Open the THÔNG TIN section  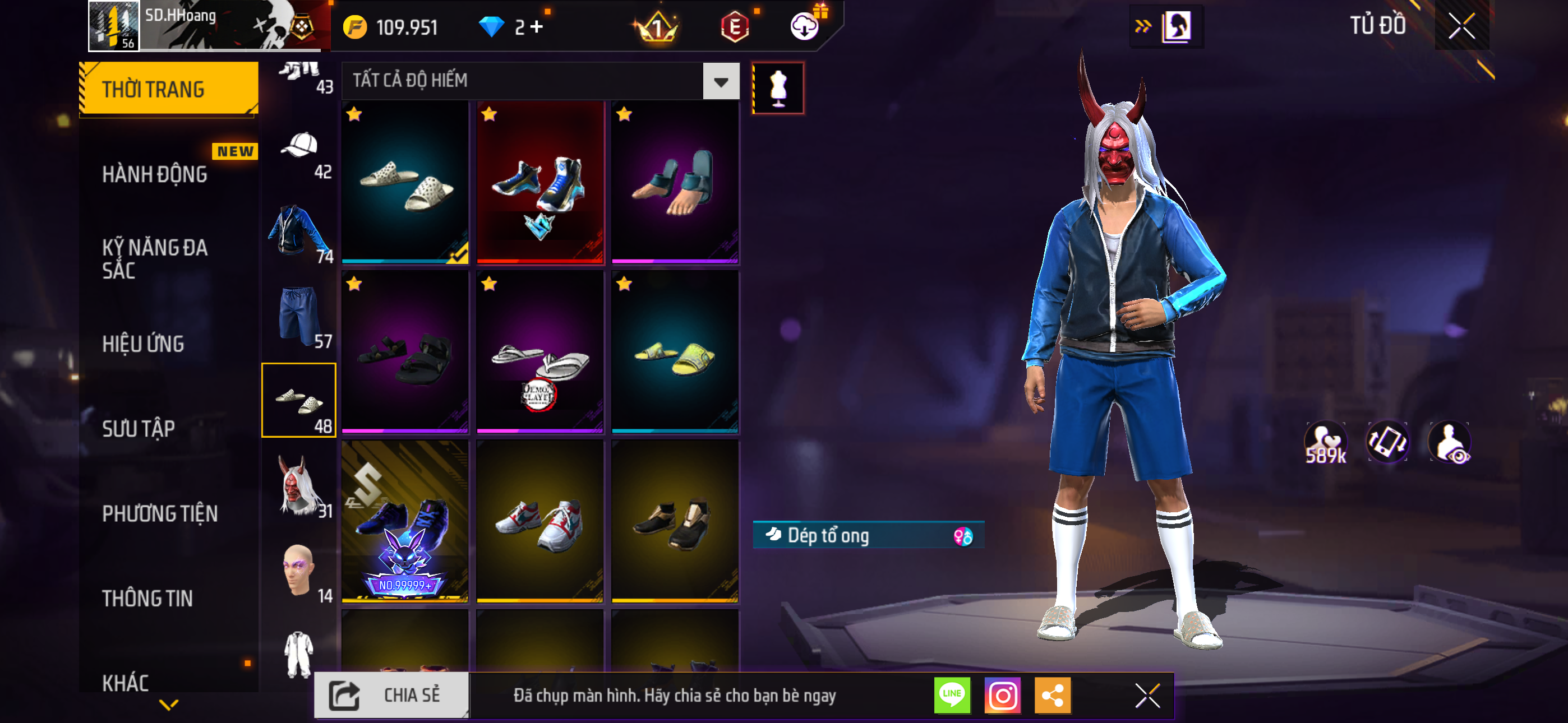[x=147, y=598]
